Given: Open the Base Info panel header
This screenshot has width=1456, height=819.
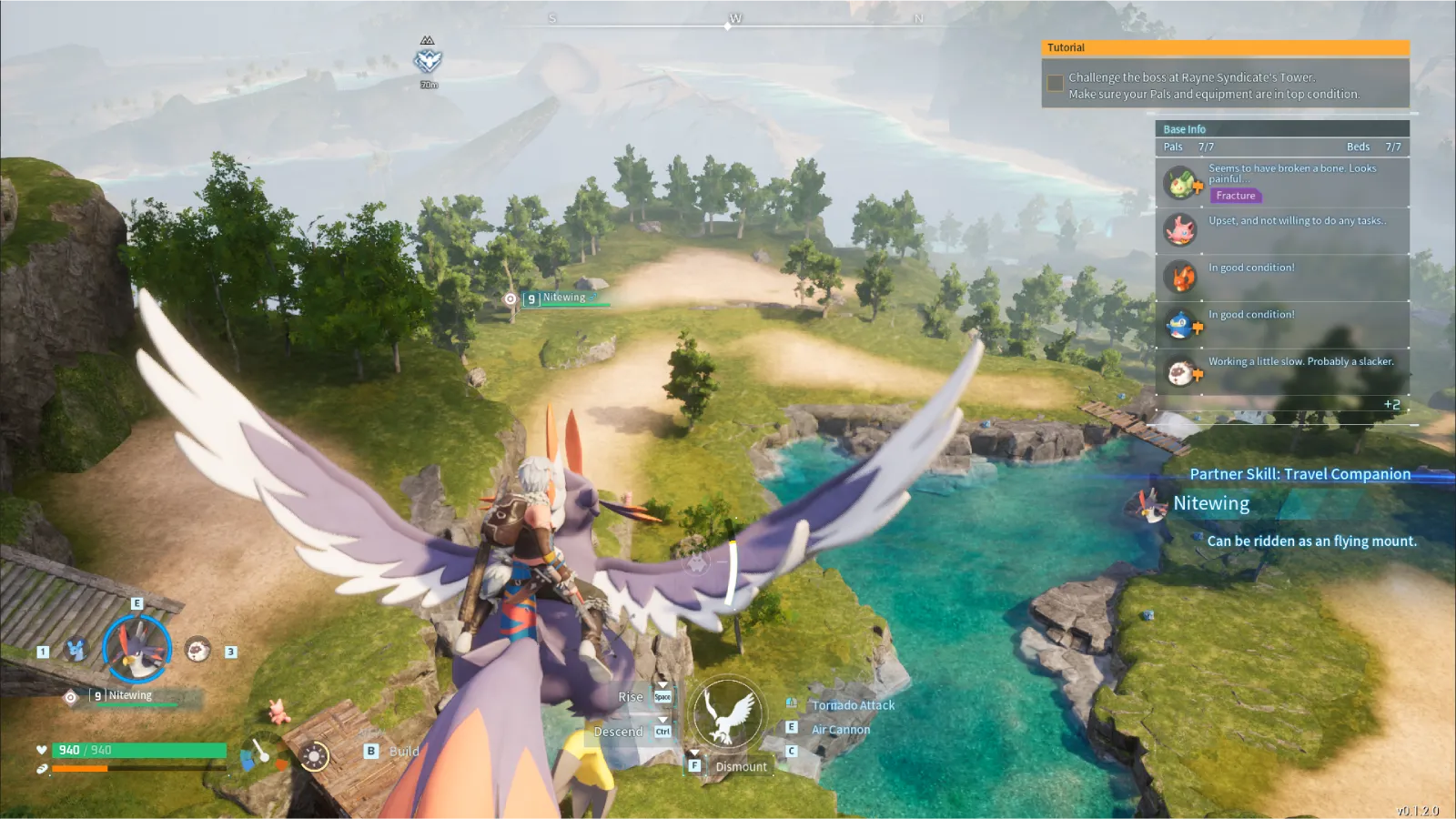Looking at the screenshot, I should [x=1281, y=129].
